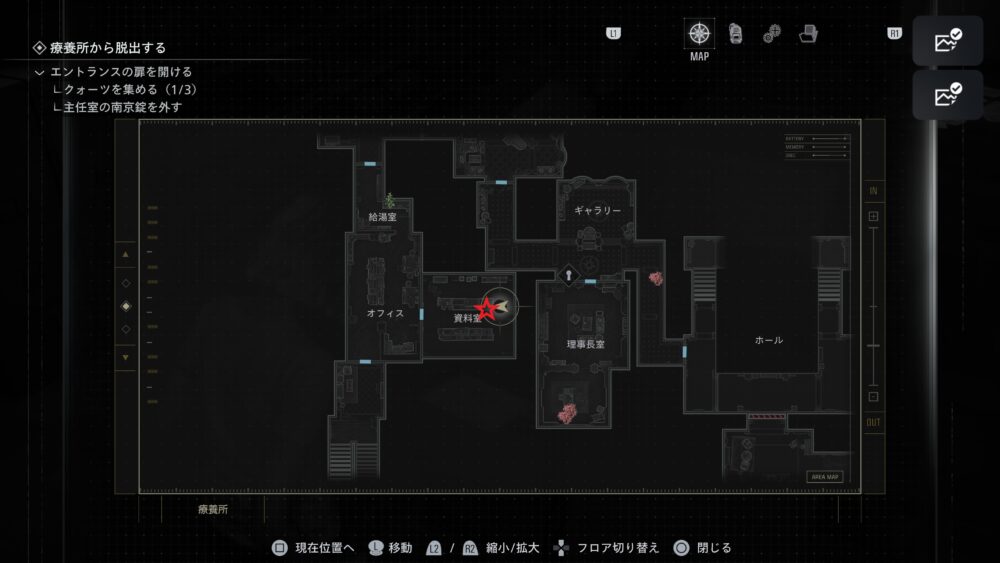Adjust the map zoom slider track
Viewport: 1000px width, 563px height.
coord(873,306)
